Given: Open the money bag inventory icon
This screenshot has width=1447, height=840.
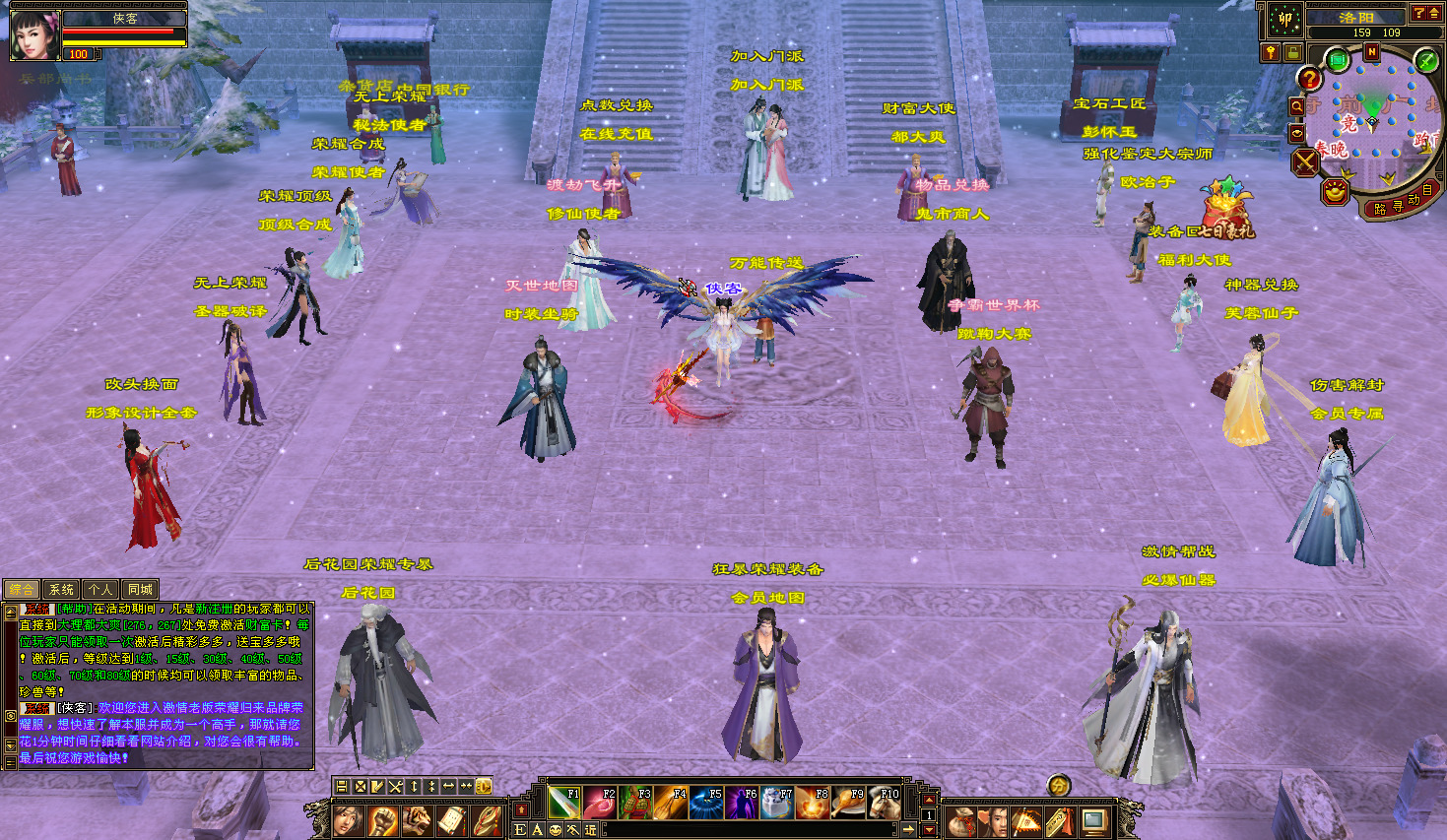Looking at the screenshot, I should (962, 820).
